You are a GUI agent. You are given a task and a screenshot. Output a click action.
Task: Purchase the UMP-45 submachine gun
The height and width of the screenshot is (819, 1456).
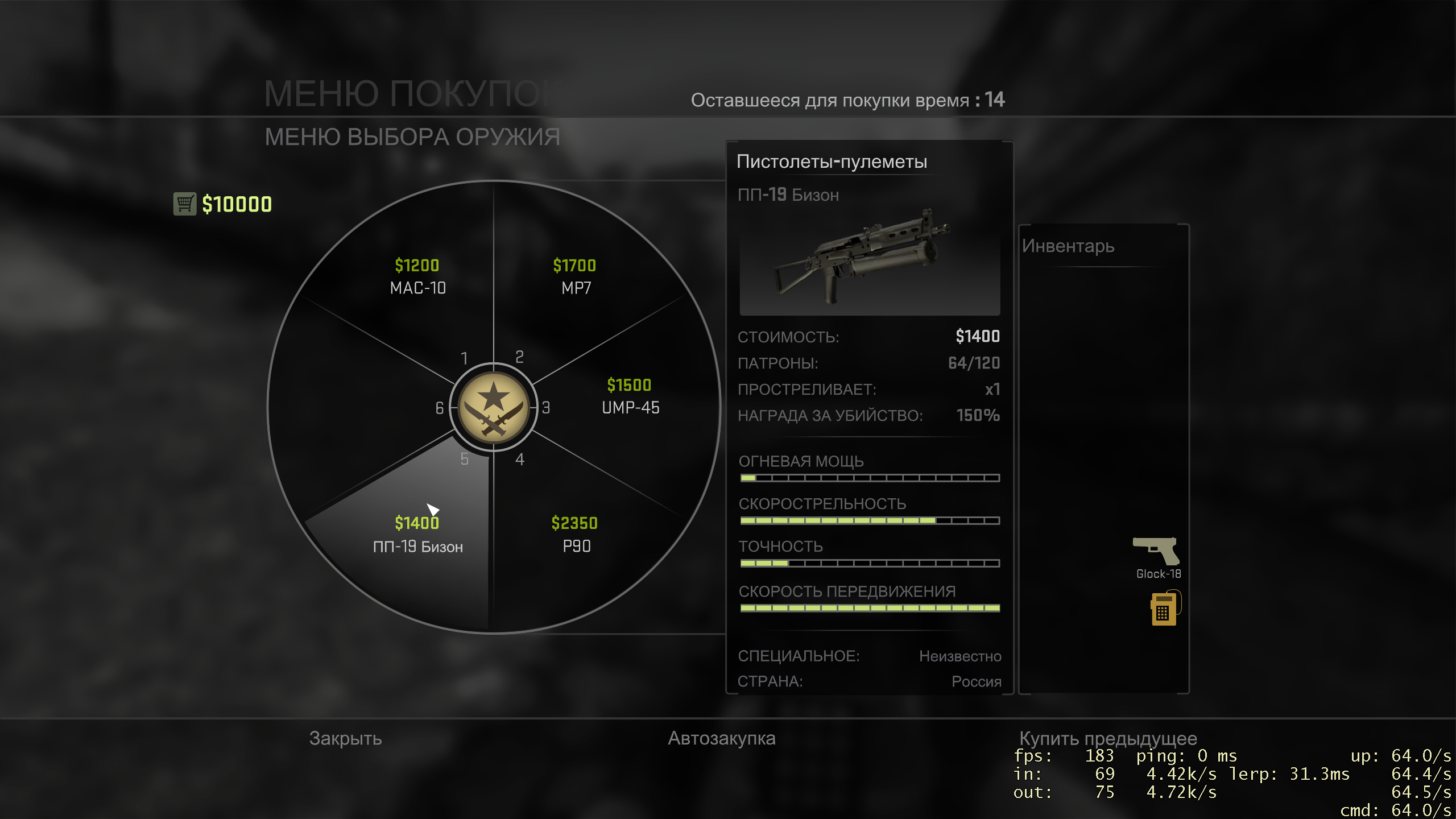[x=630, y=396]
